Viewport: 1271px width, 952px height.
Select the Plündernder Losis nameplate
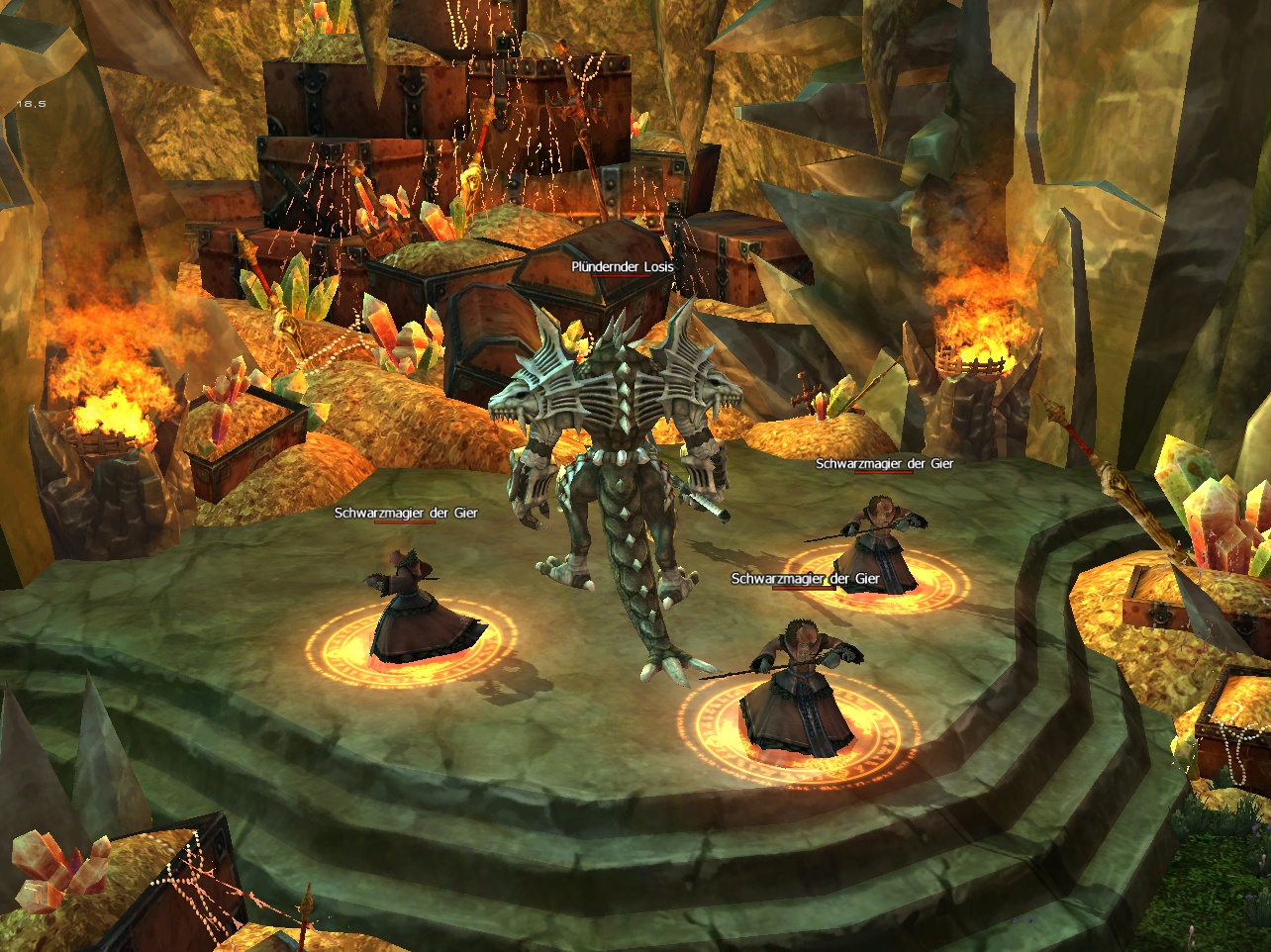pos(622,267)
